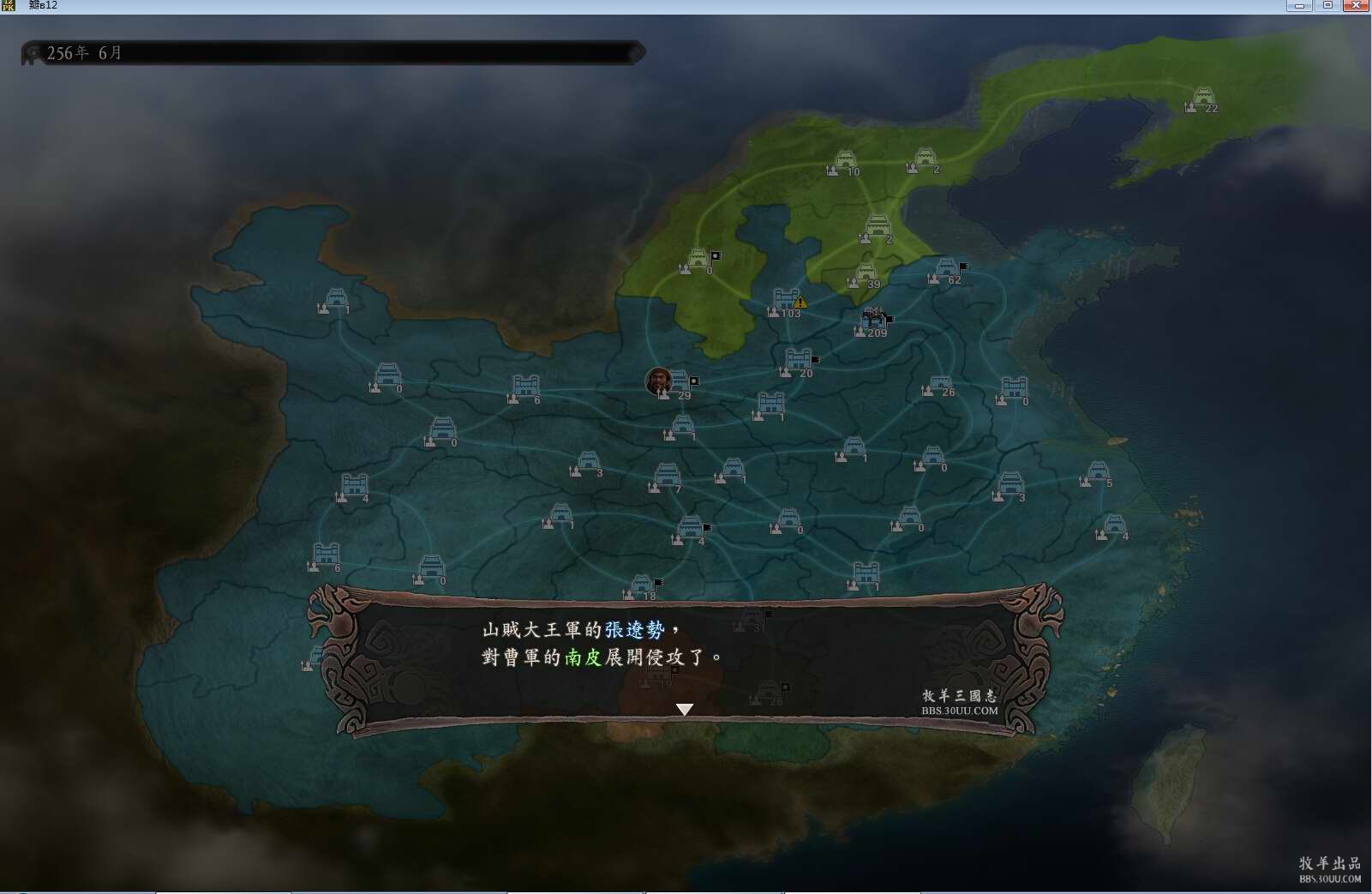Pick the city marker labeled 20
The width and height of the screenshot is (1372, 894).
pyautogui.click(x=798, y=361)
